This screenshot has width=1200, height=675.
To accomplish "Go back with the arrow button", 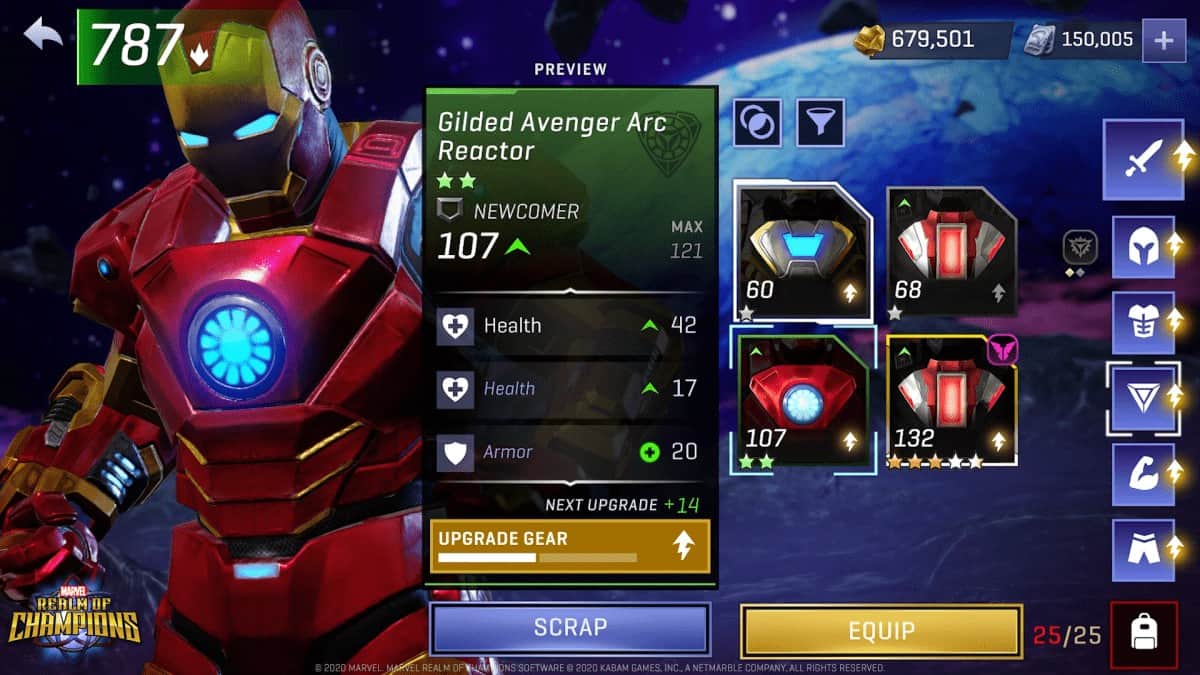I will point(44,36).
